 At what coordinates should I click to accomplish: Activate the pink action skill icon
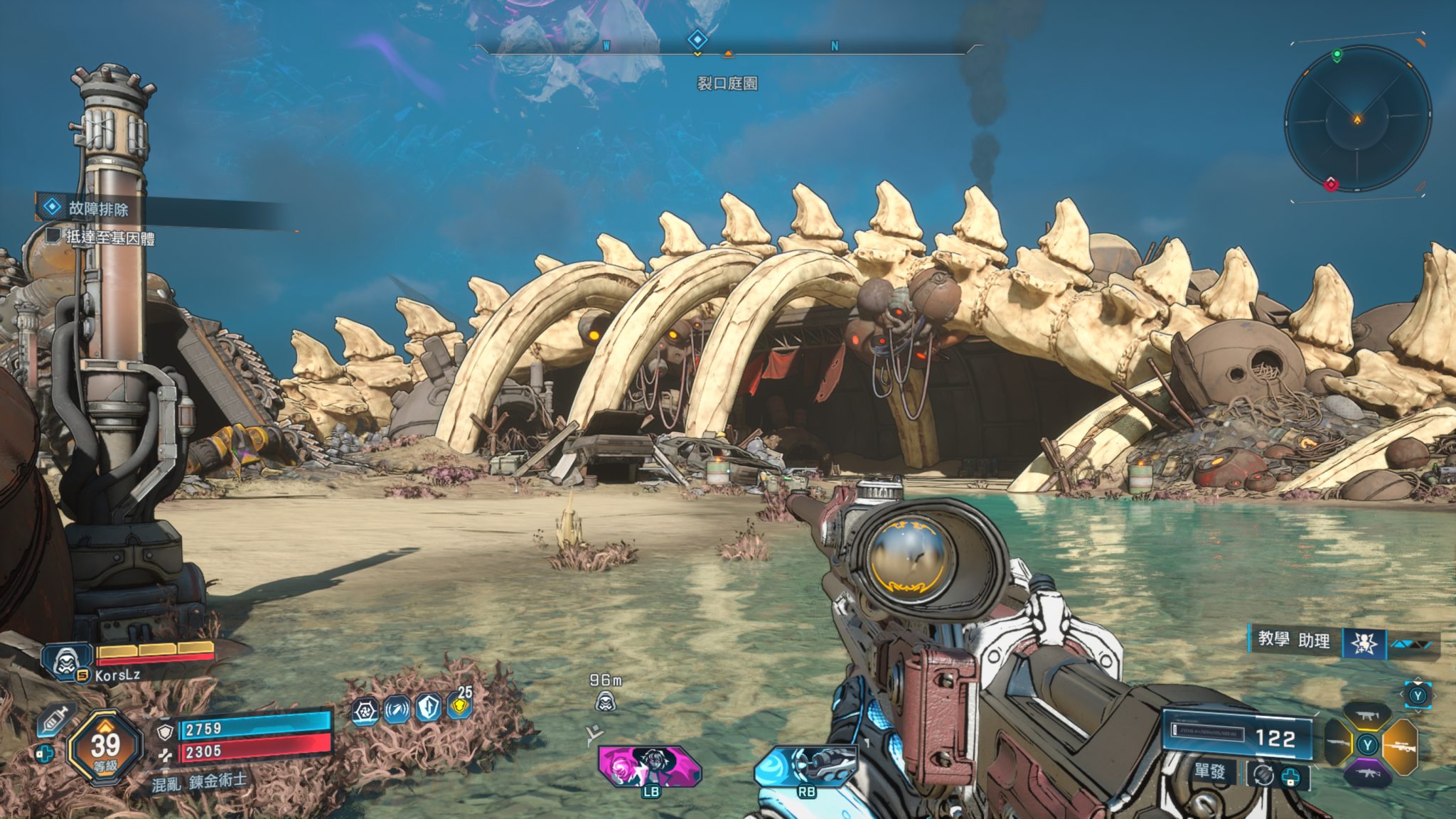click(x=648, y=765)
